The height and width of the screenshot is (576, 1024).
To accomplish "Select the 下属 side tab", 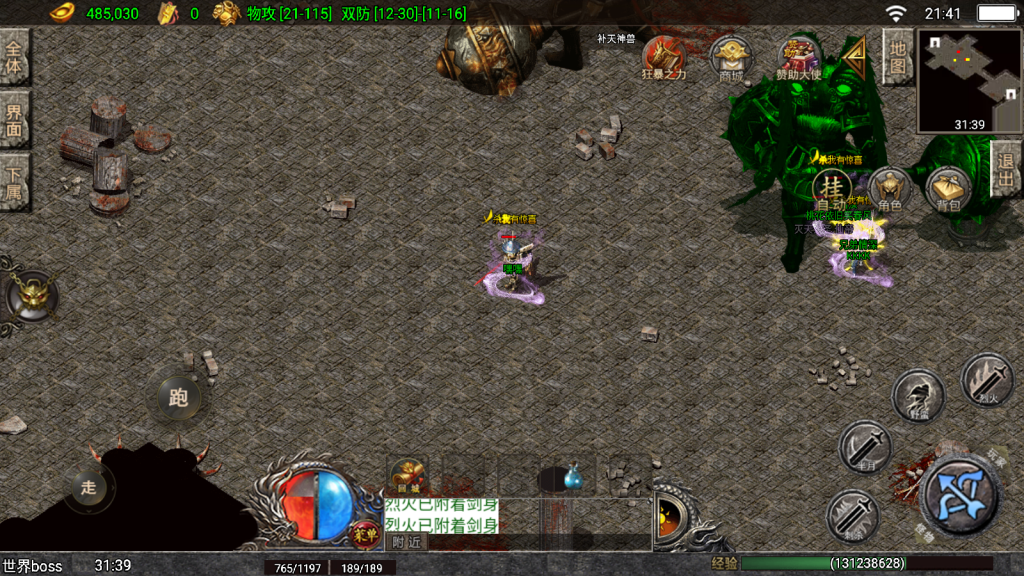I will click(14, 181).
